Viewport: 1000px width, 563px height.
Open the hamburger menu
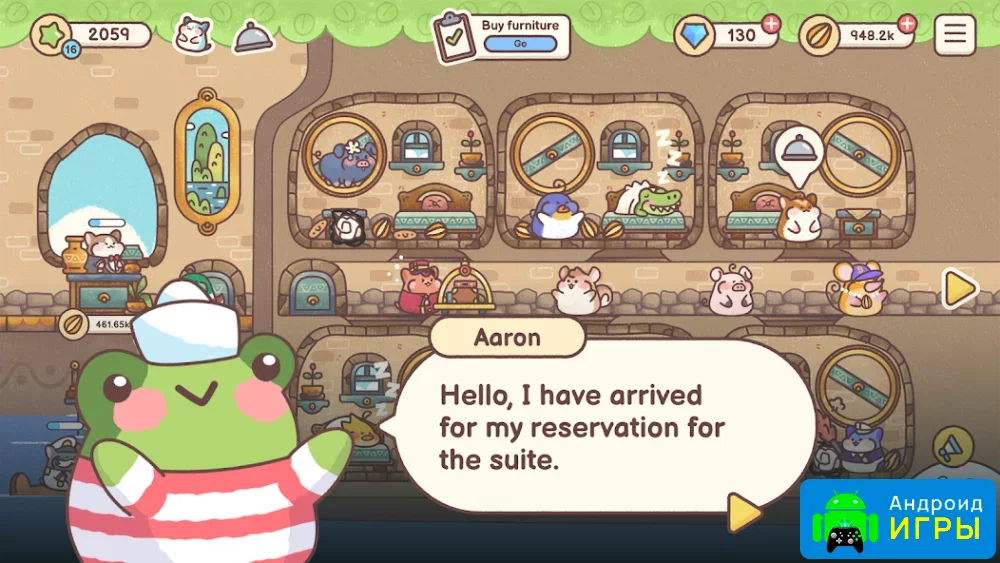coord(955,35)
